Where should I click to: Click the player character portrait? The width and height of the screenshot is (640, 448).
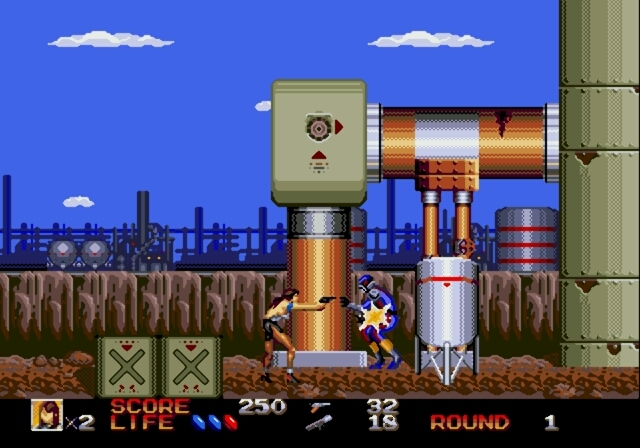[46, 415]
